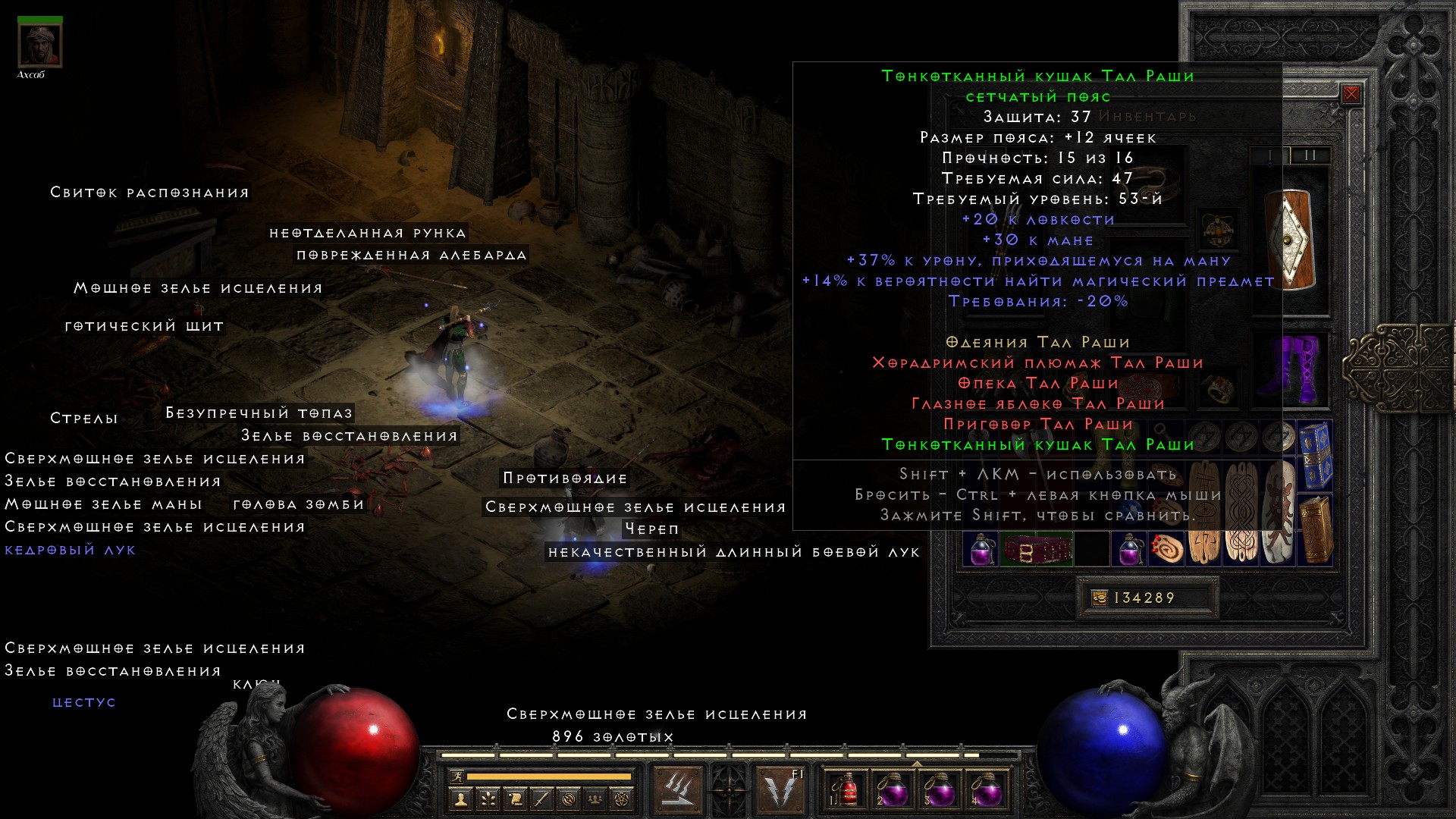The height and width of the screenshot is (819, 1456).
Task: Pick up the Tal Rasha belt in inventory
Action: 1037,549
